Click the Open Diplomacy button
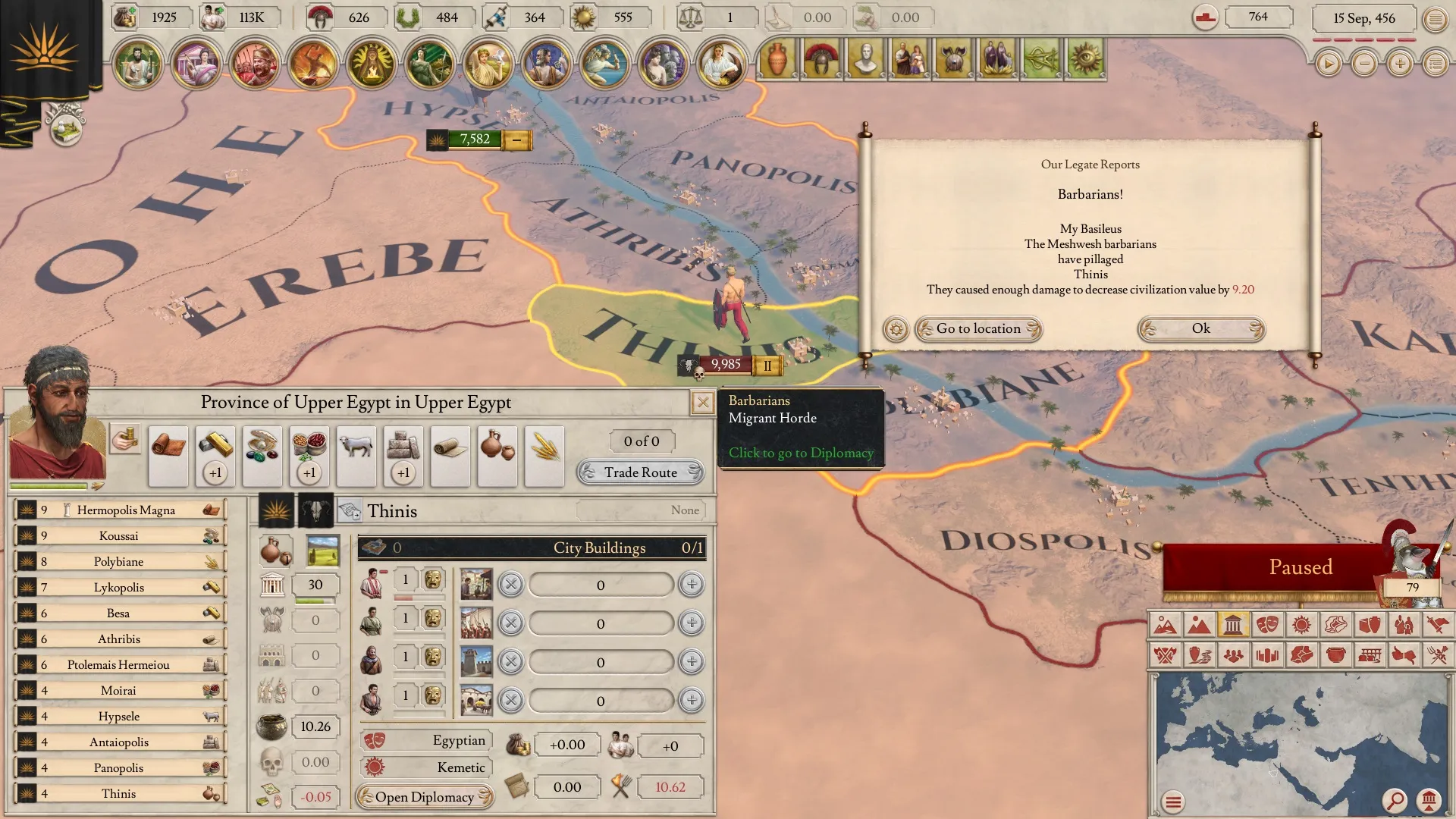The image size is (1456, 819). 425,797
